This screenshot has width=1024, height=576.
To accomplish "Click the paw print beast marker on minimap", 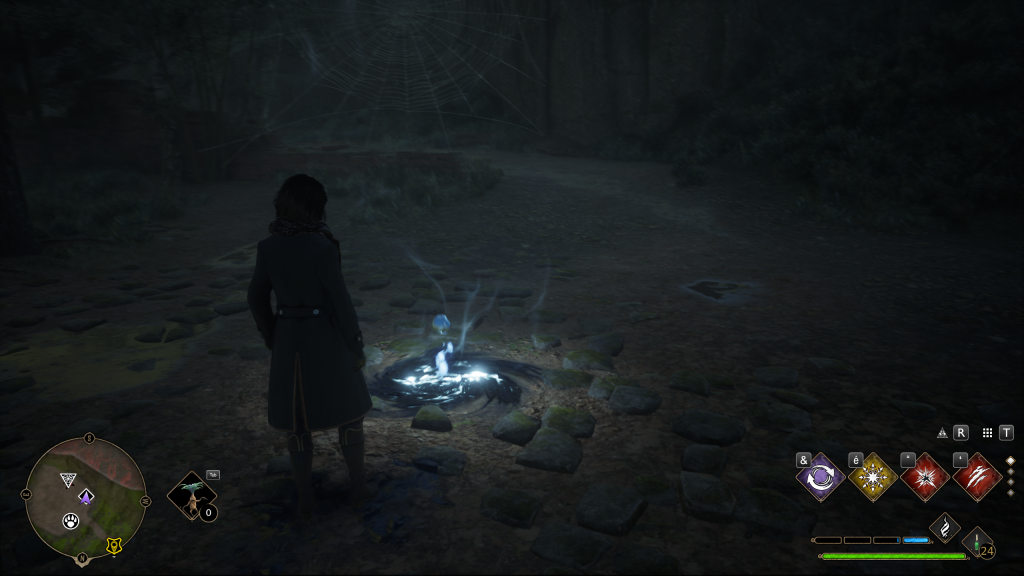I will [71, 520].
